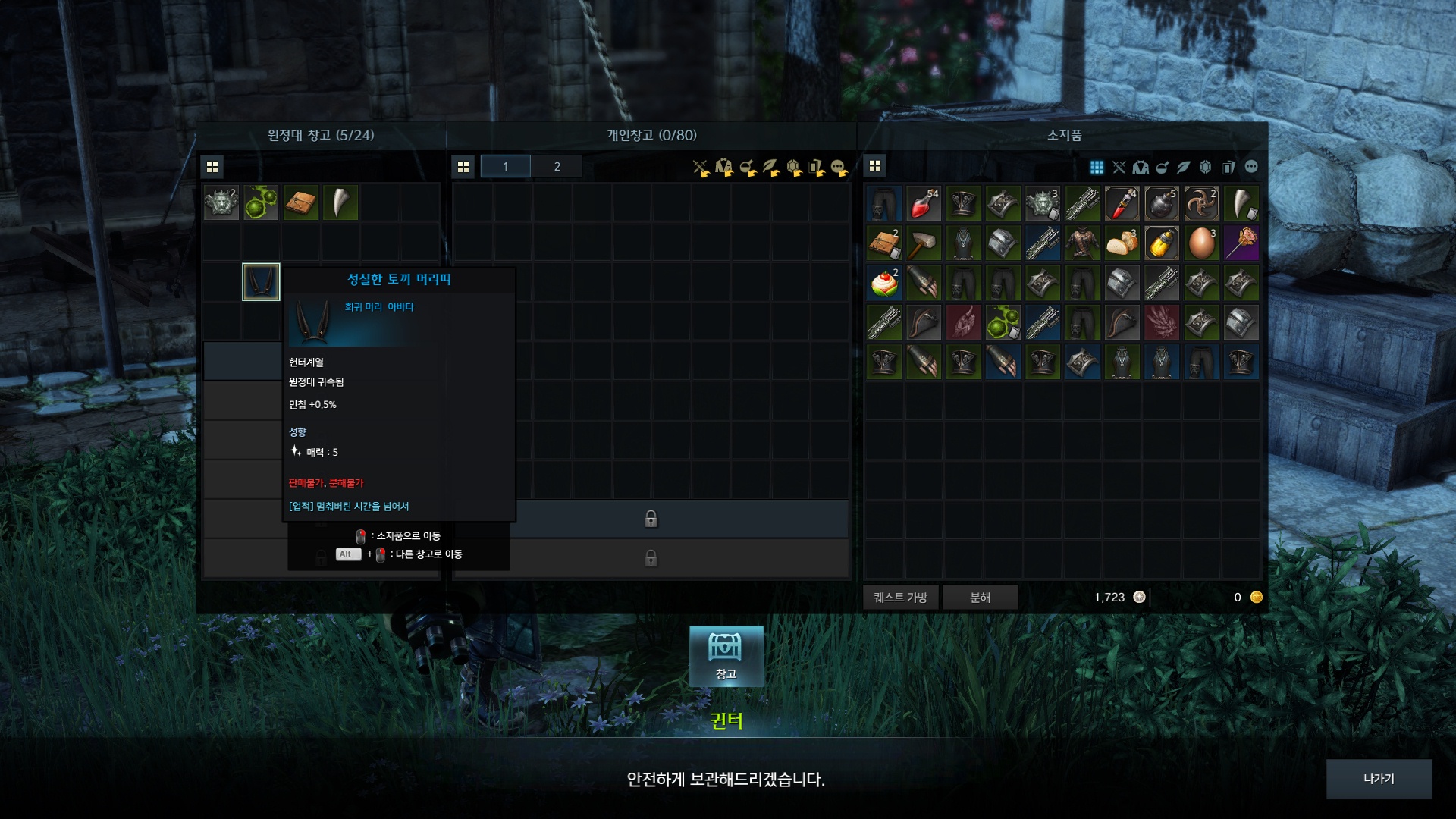Choose the shuriken stack in inventory
Screen dimensions: 1456x819
tap(1201, 203)
